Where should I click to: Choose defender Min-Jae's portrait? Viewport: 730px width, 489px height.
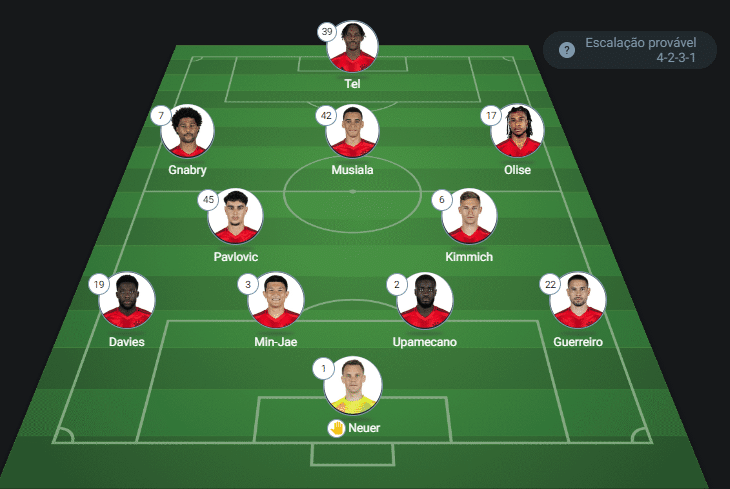tap(276, 300)
